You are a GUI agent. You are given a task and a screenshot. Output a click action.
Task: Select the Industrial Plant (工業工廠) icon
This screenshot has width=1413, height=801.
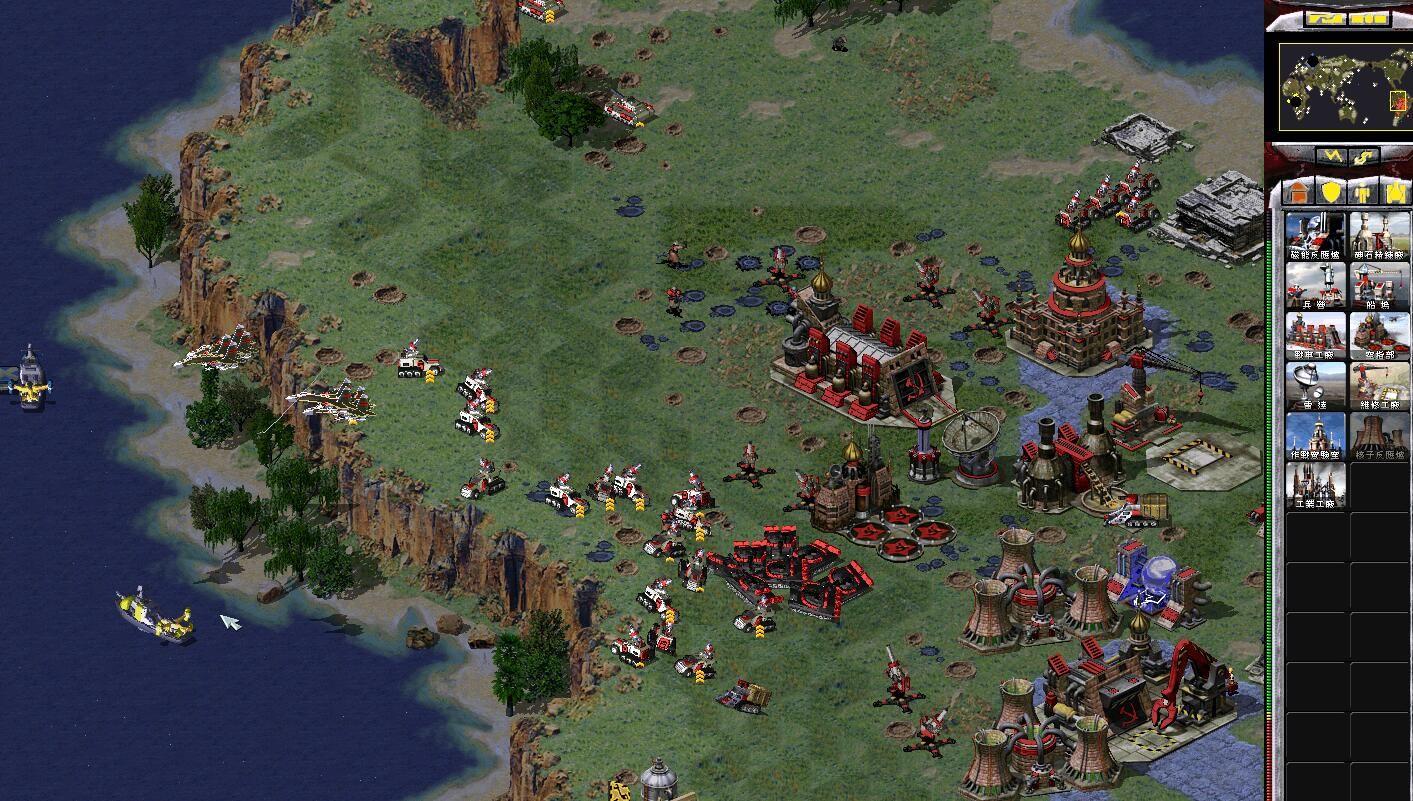click(x=1315, y=485)
